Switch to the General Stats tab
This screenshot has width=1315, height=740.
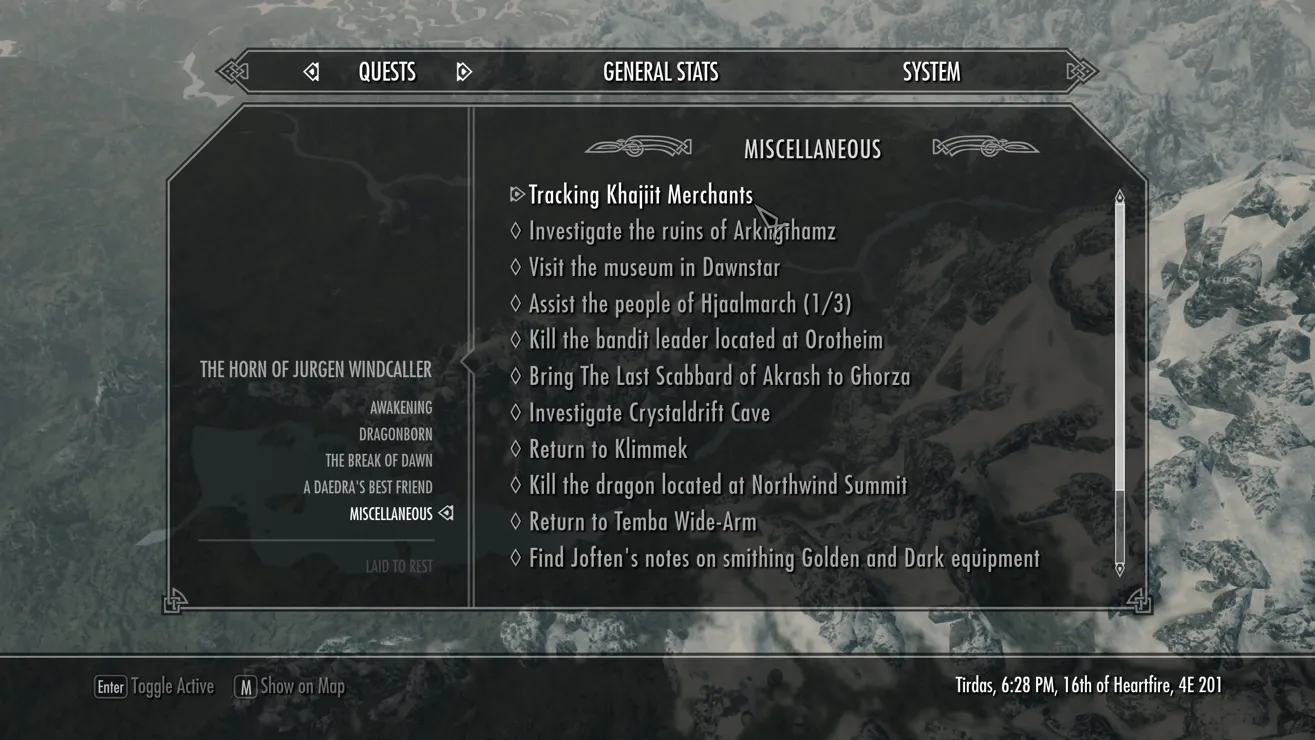[660, 72]
